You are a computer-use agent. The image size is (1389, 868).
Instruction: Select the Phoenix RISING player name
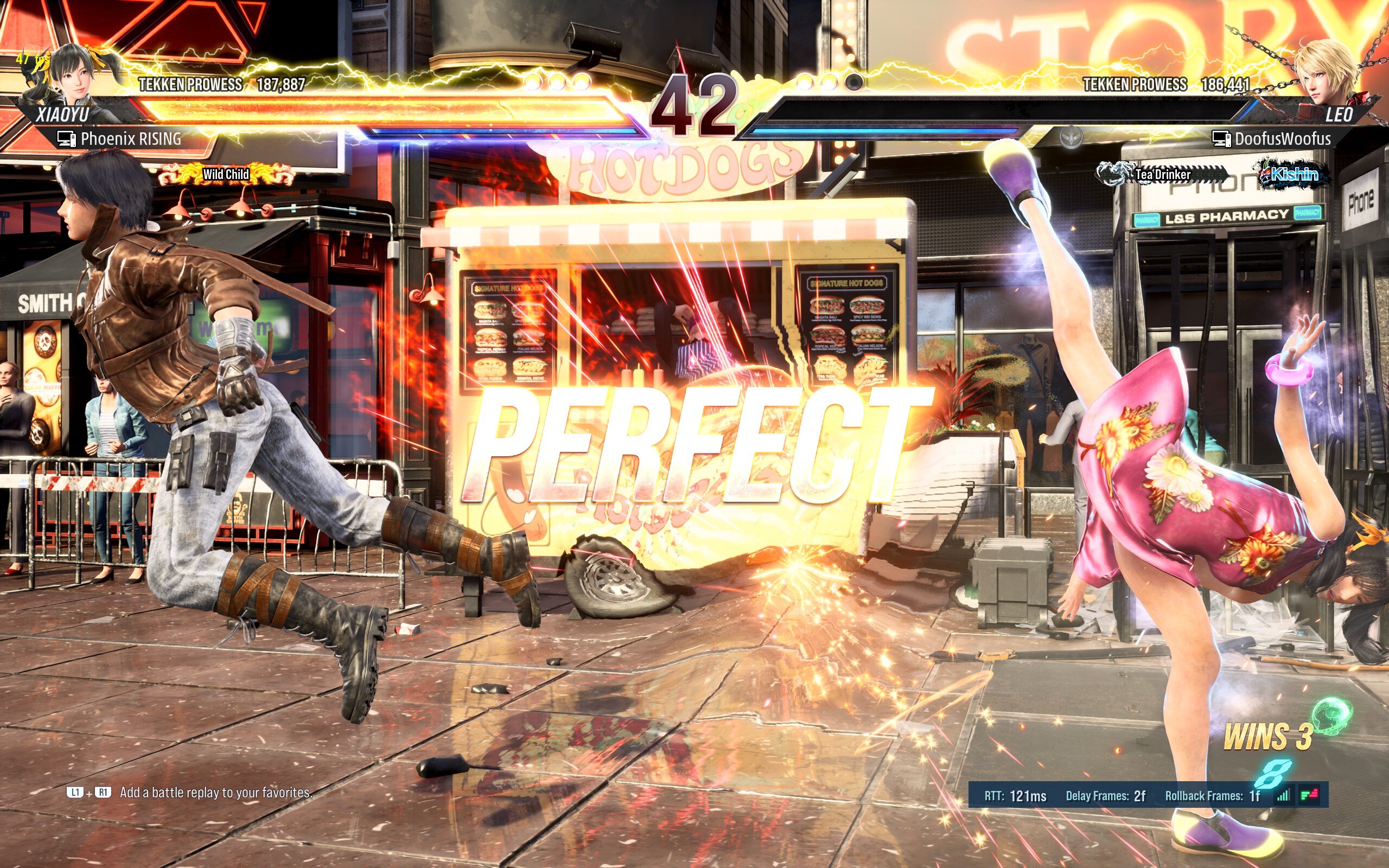coord(131,139)
